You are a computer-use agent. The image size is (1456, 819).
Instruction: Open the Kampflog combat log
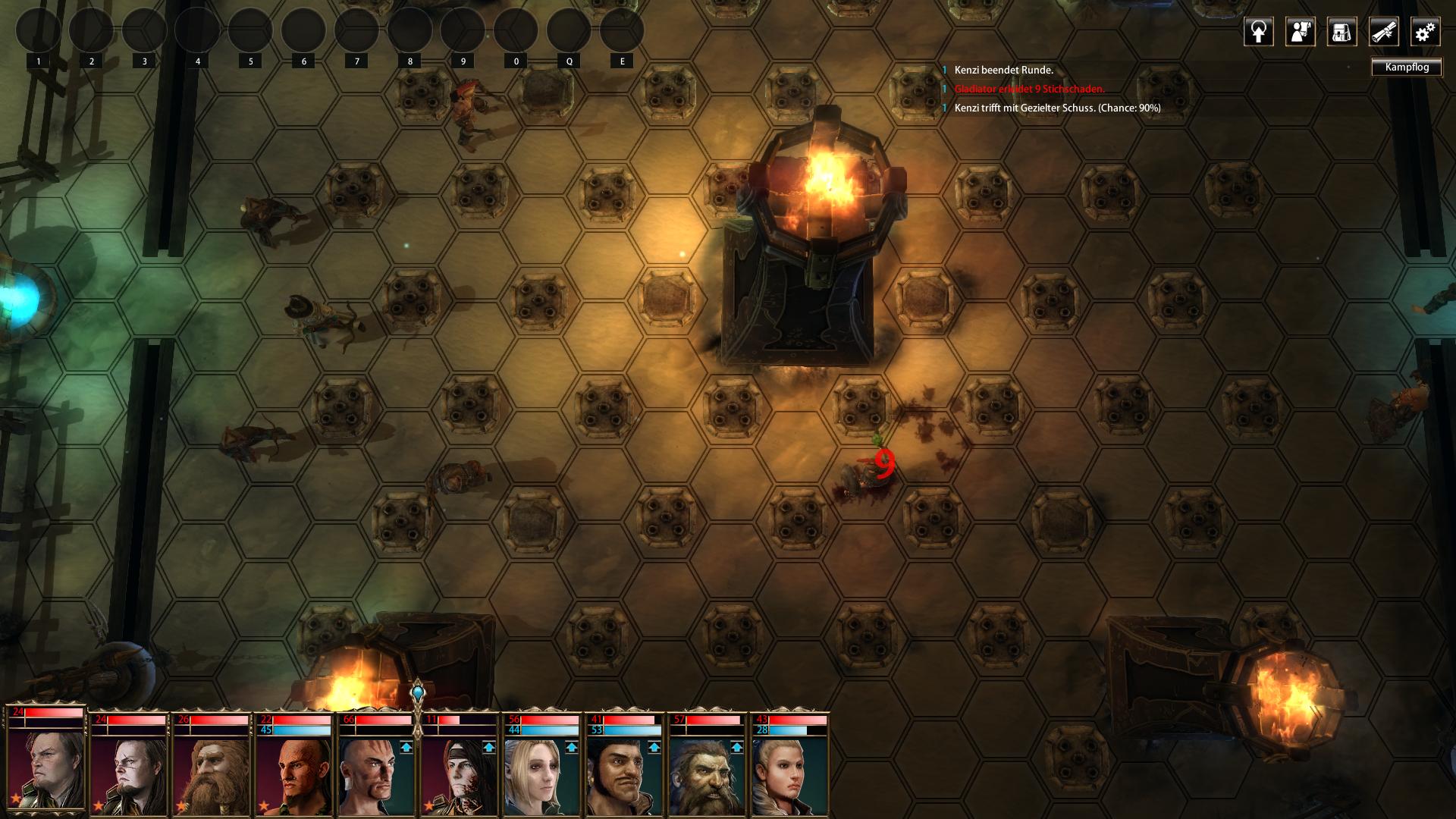[1406, 67]
